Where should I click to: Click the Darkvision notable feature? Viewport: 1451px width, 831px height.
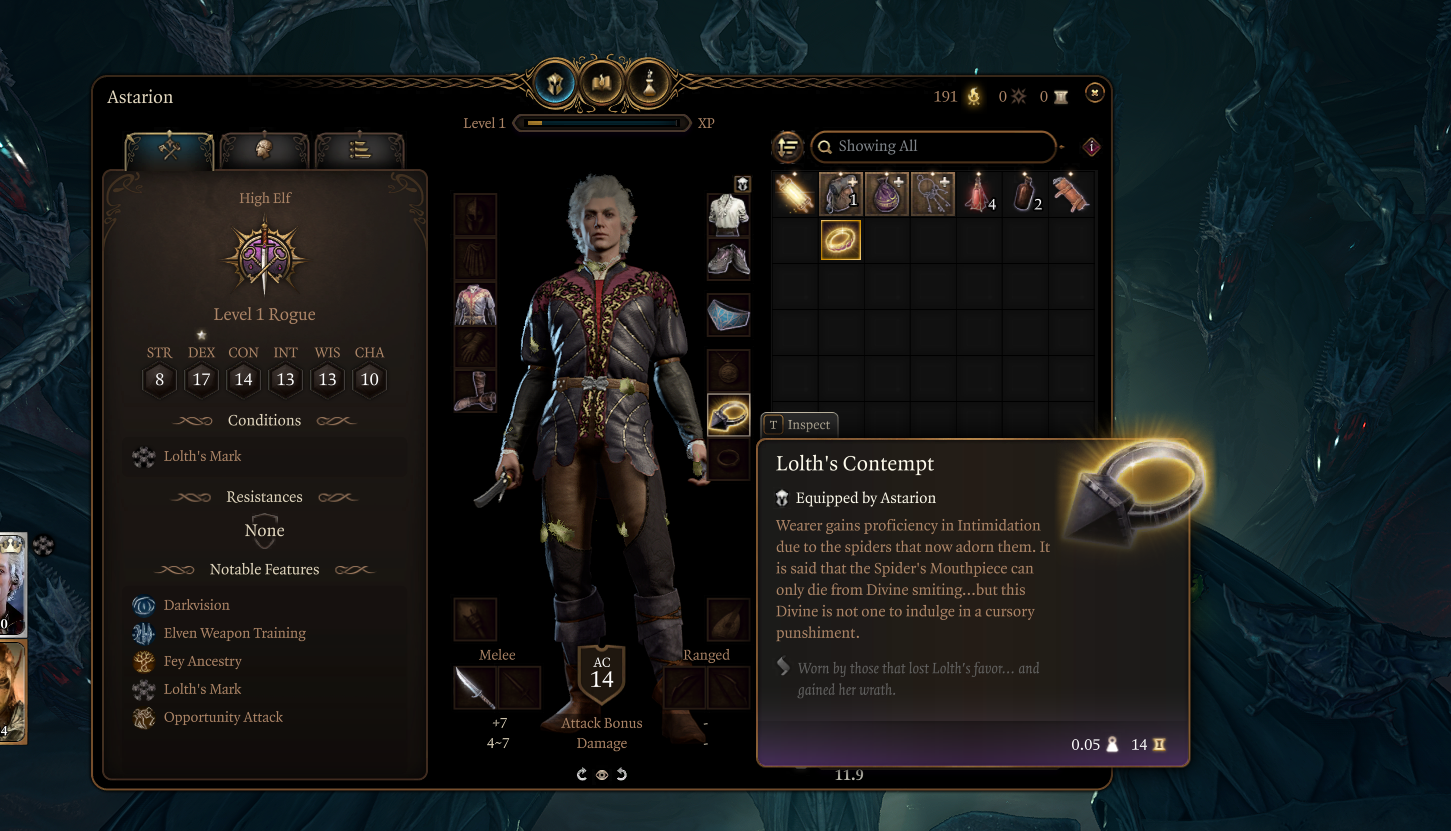[x=196, y=605]
